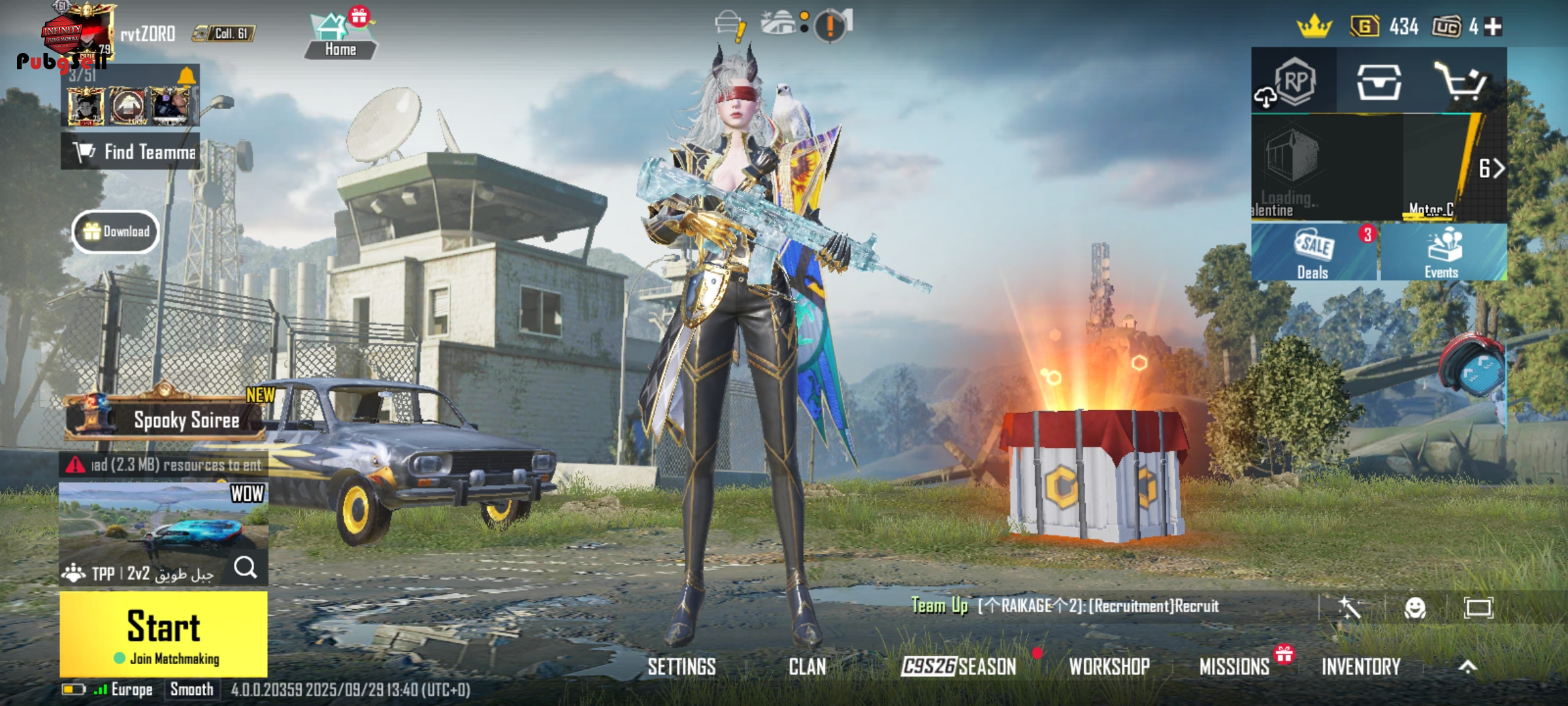Open the Deals sale panel
The width and height of the screenshot is (1568, 706).
click(x=1313, y=253)
